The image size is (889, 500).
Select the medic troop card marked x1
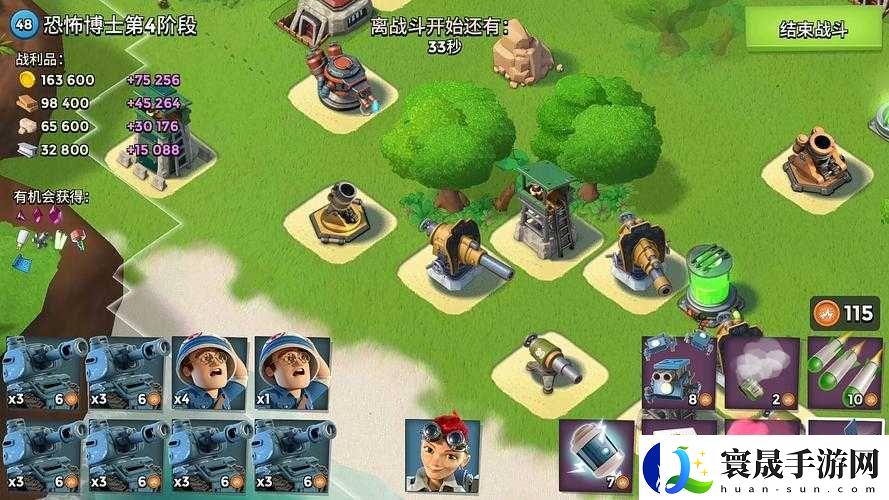(x=292, y=372)
